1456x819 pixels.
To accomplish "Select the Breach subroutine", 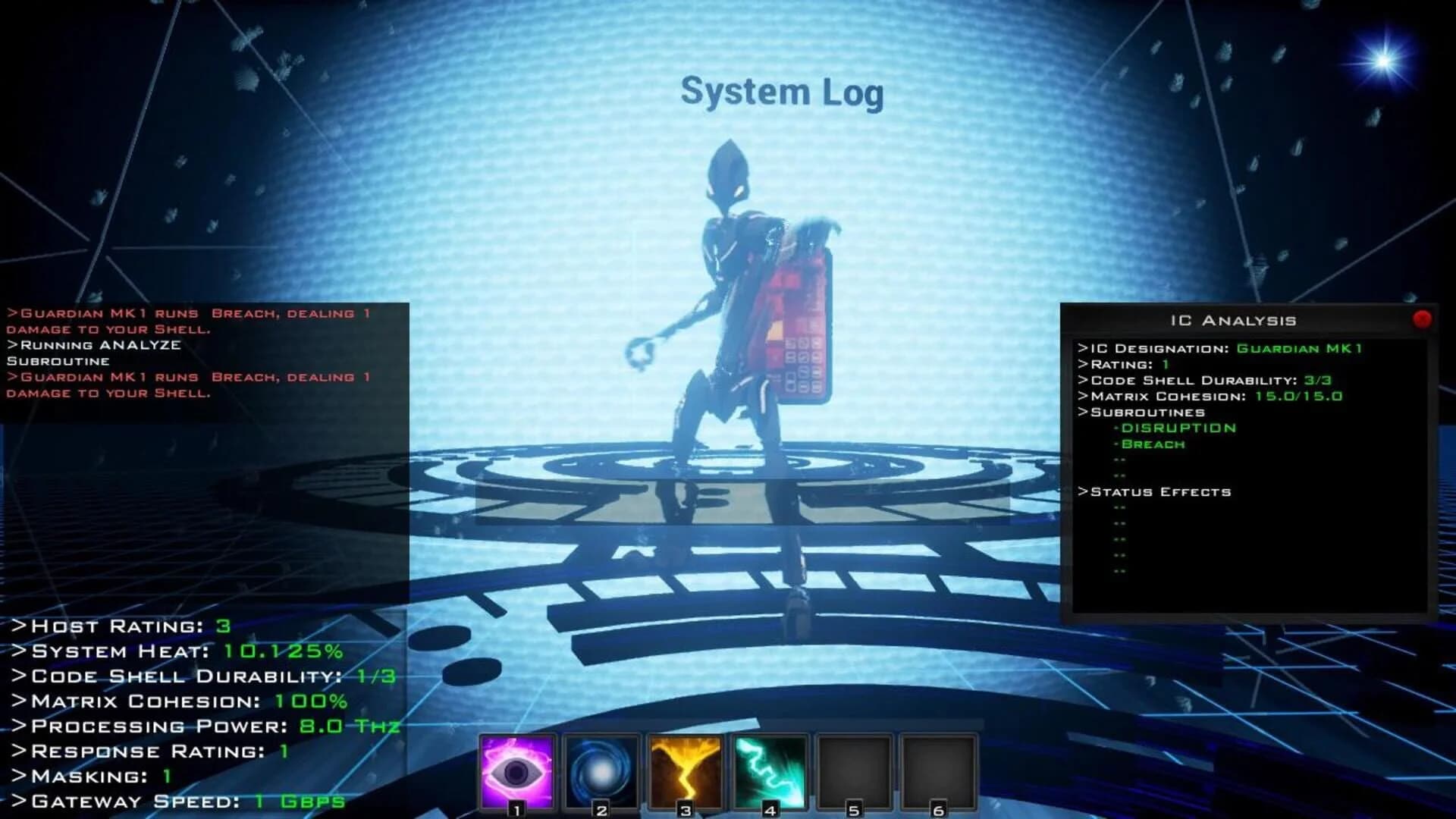I will (1152, 444).
